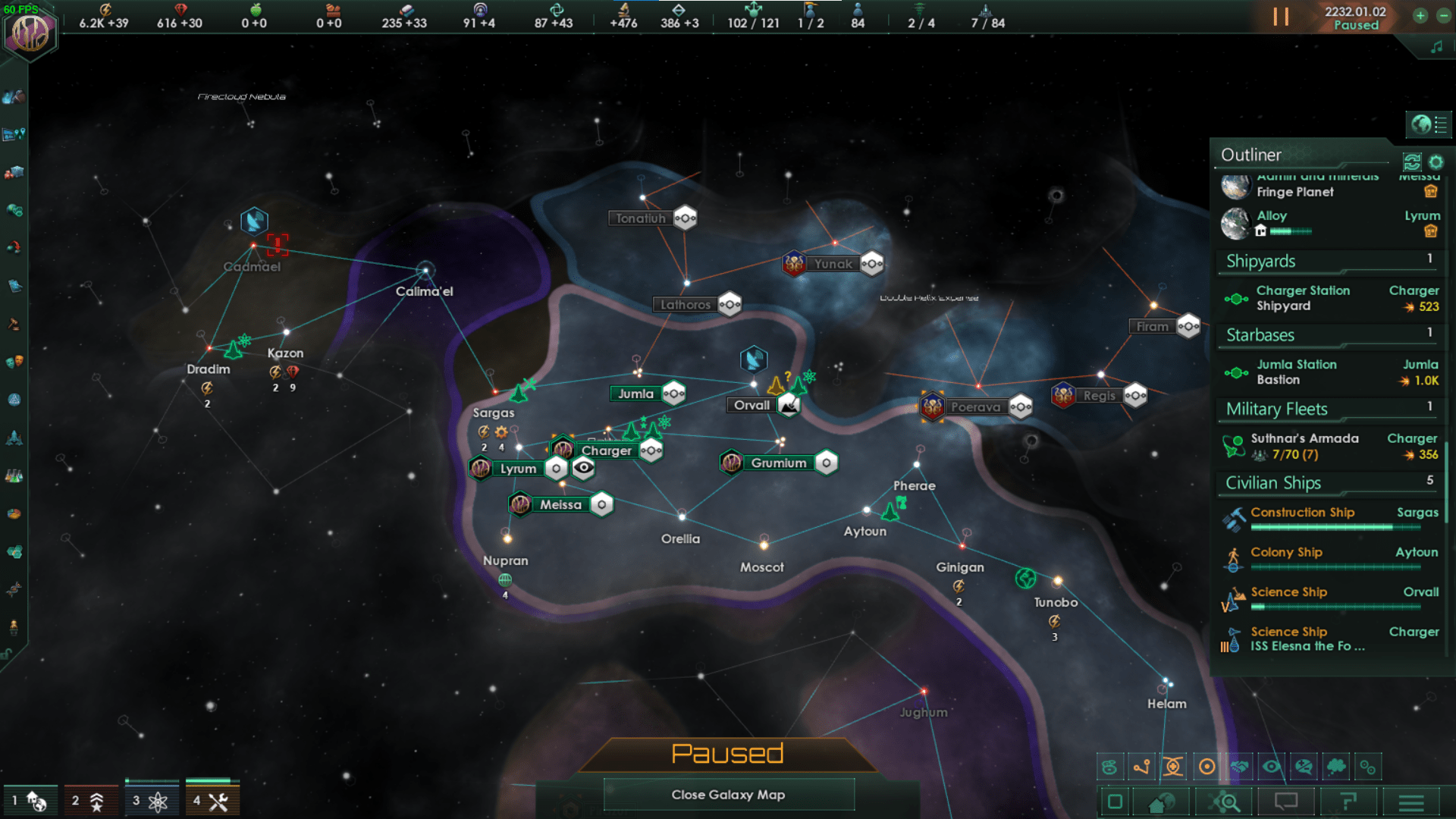
Task: Unpause the game with the pause button
Action: point(1281,17)
